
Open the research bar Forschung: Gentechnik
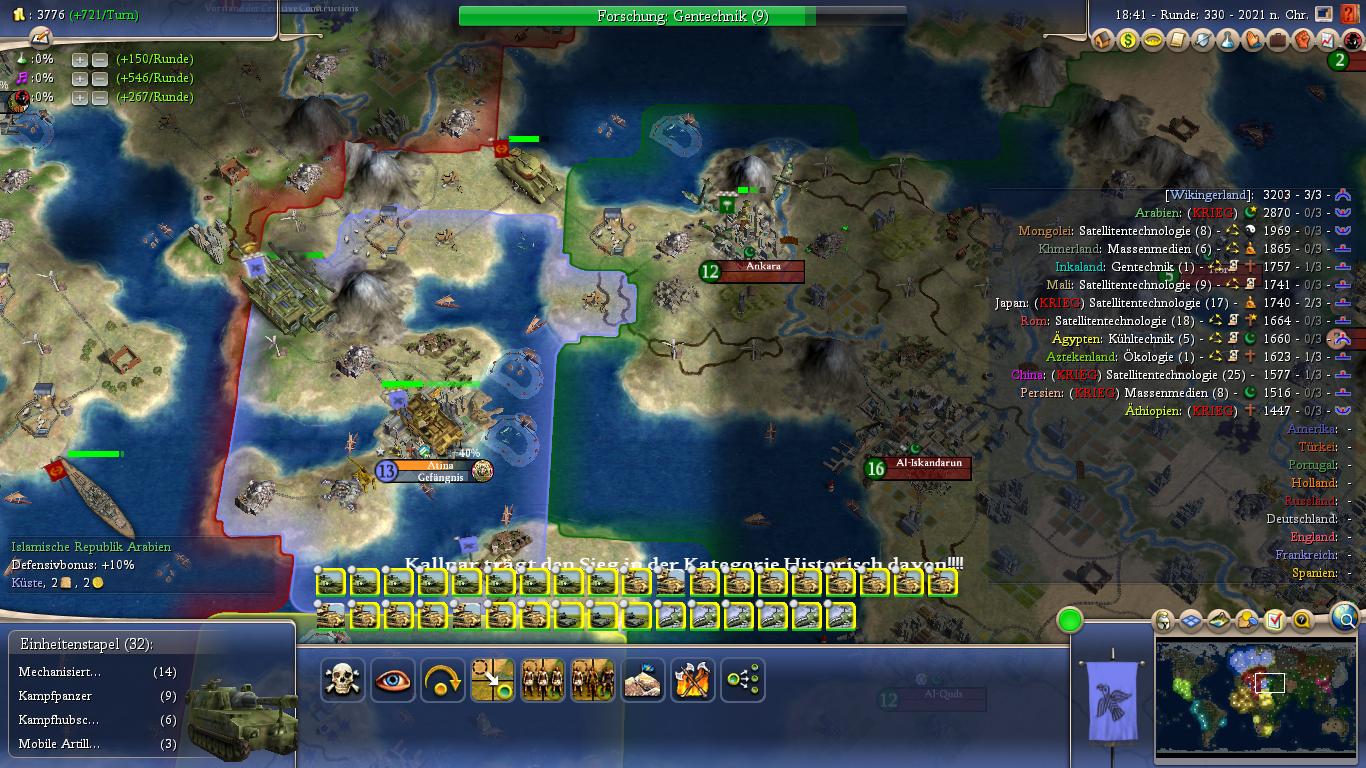682,16
